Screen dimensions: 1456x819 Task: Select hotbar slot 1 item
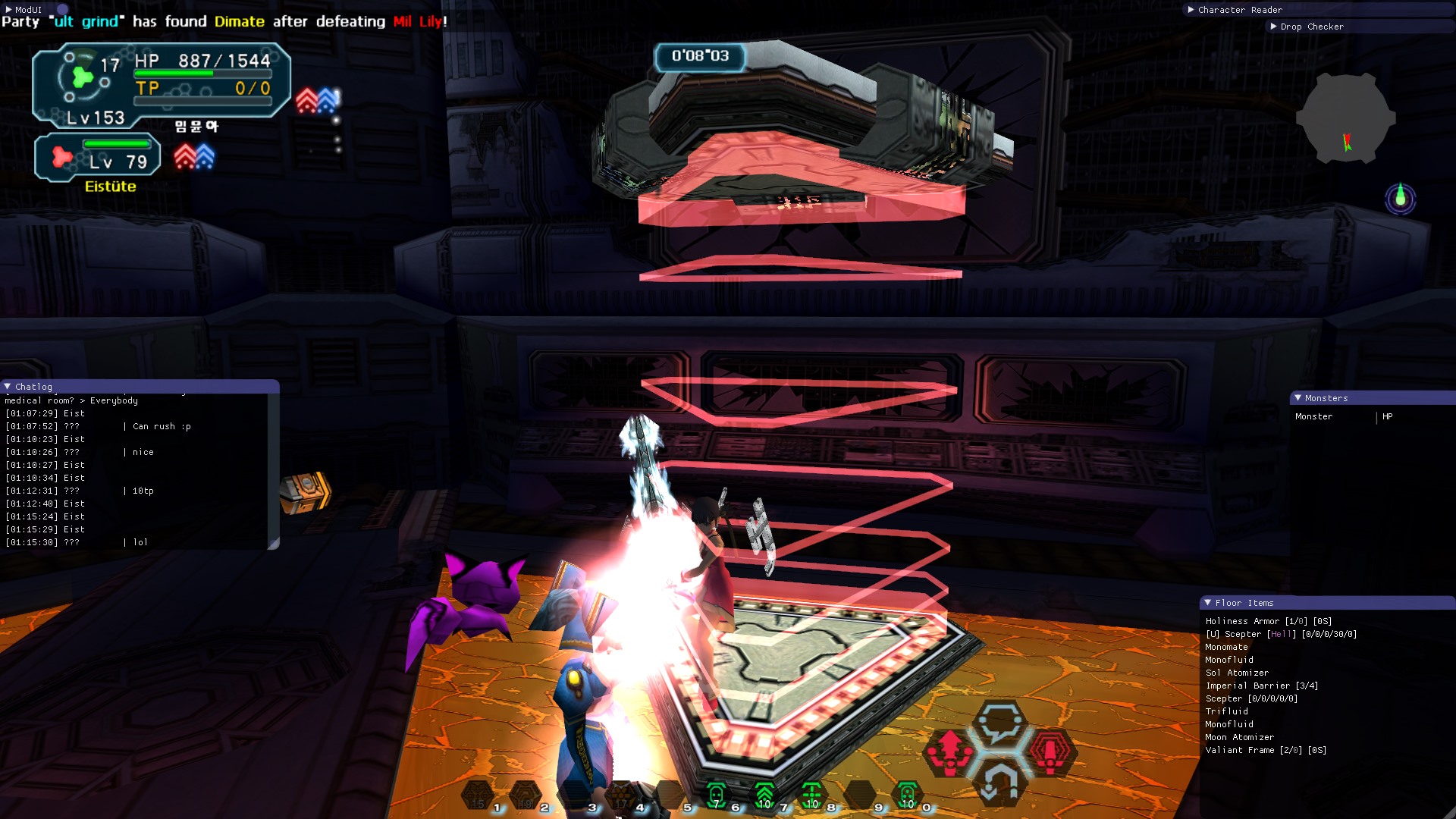point(478,795)
